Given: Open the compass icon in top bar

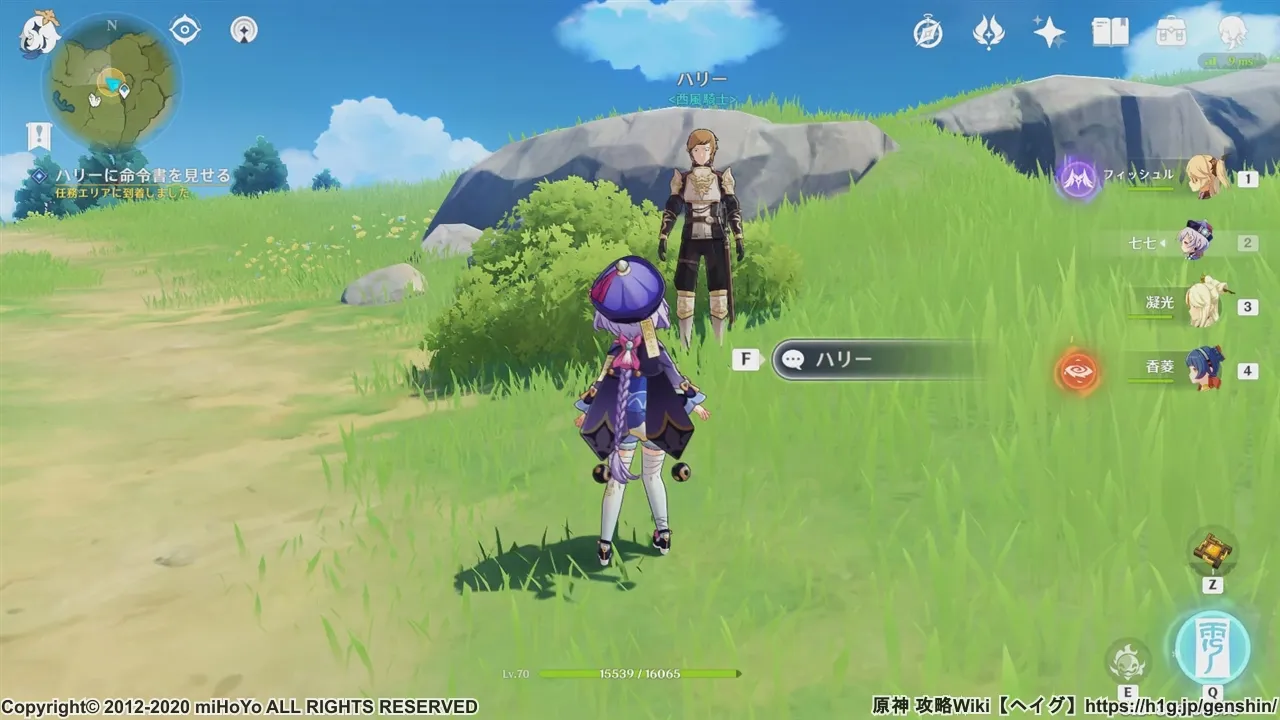Looking at the screenshot, I should coord(928,33).
